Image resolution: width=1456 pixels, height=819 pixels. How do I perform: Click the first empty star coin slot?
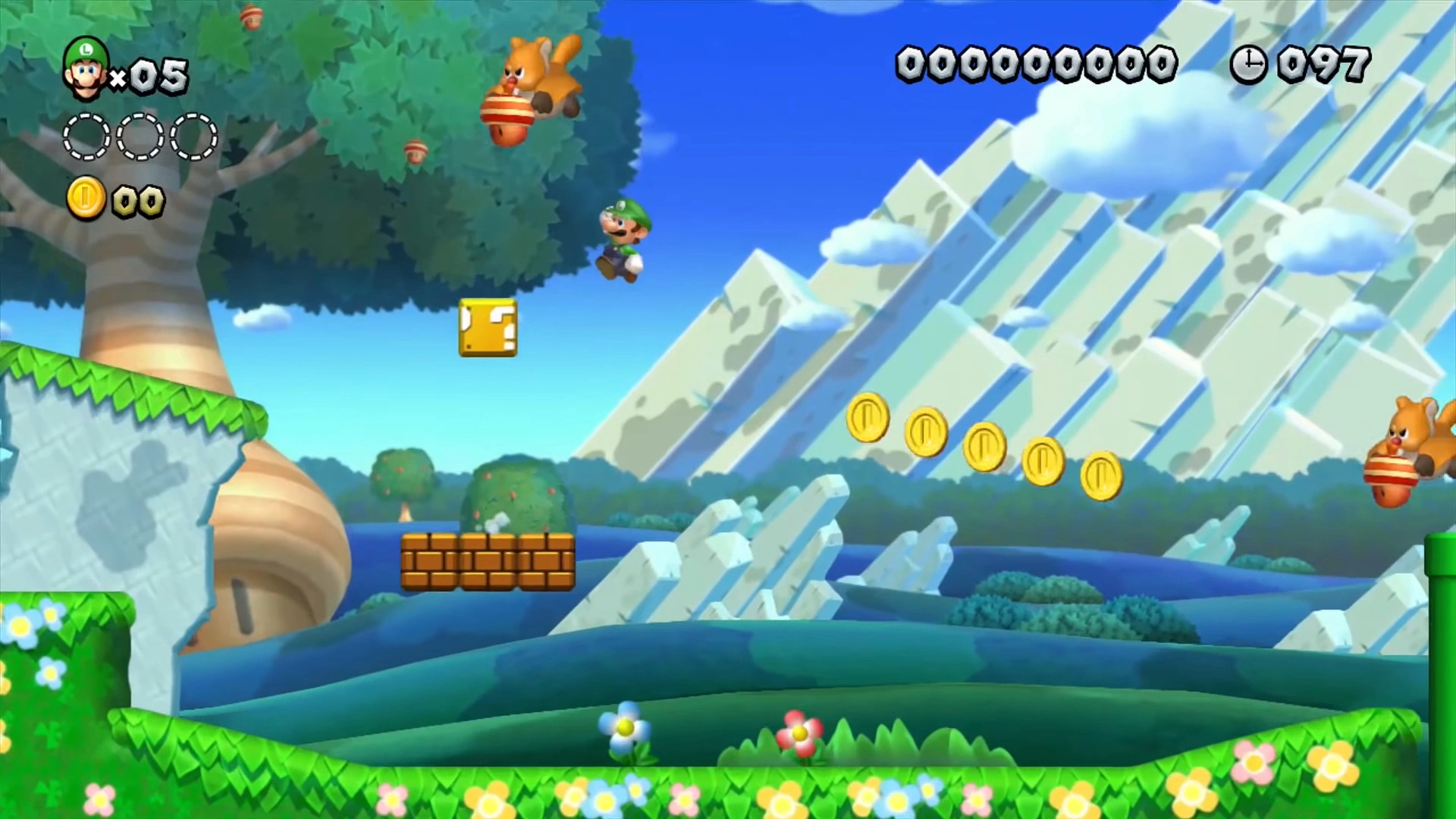(86, 136)
